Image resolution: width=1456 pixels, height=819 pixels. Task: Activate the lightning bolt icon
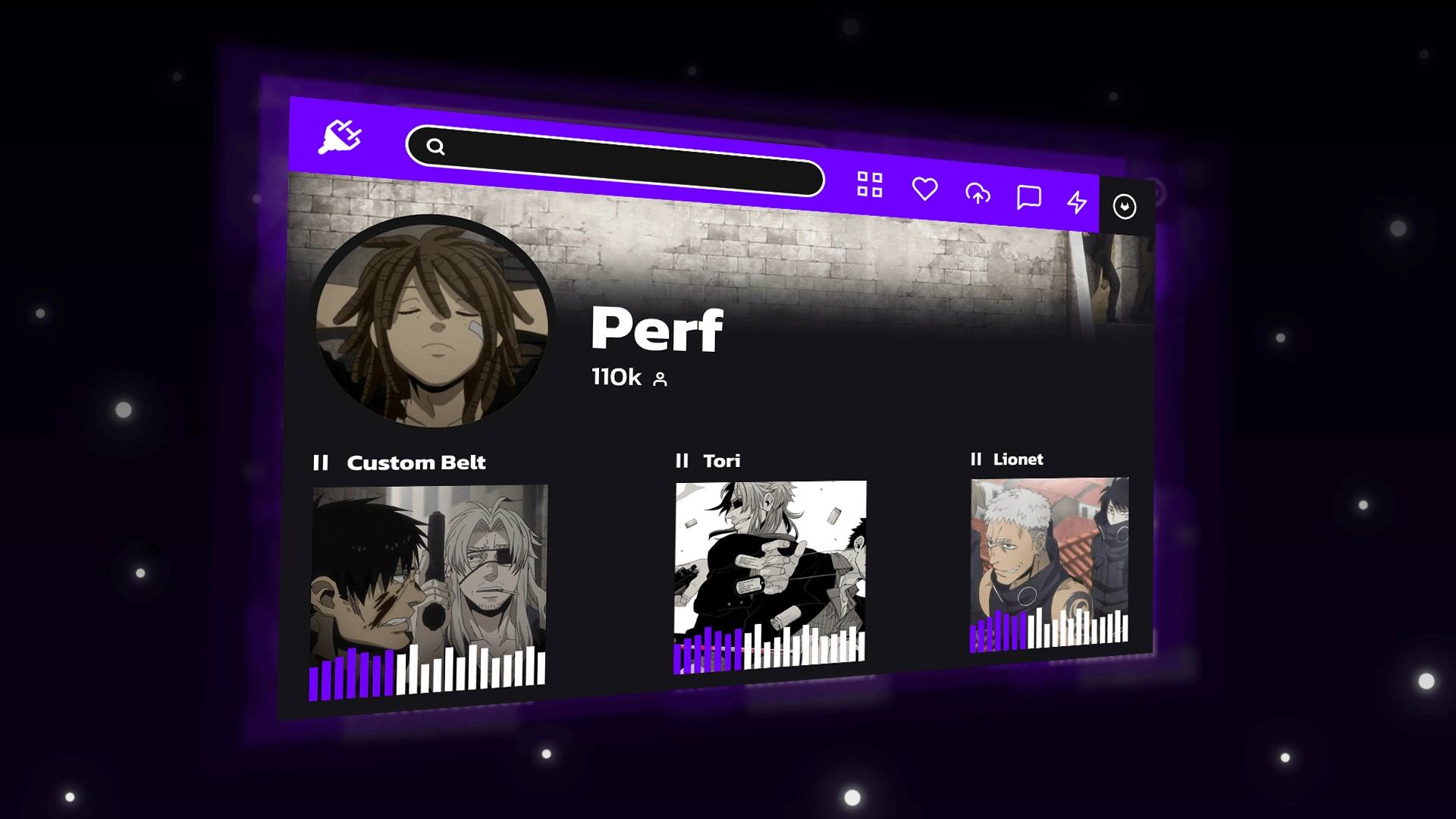point(1077,202)
